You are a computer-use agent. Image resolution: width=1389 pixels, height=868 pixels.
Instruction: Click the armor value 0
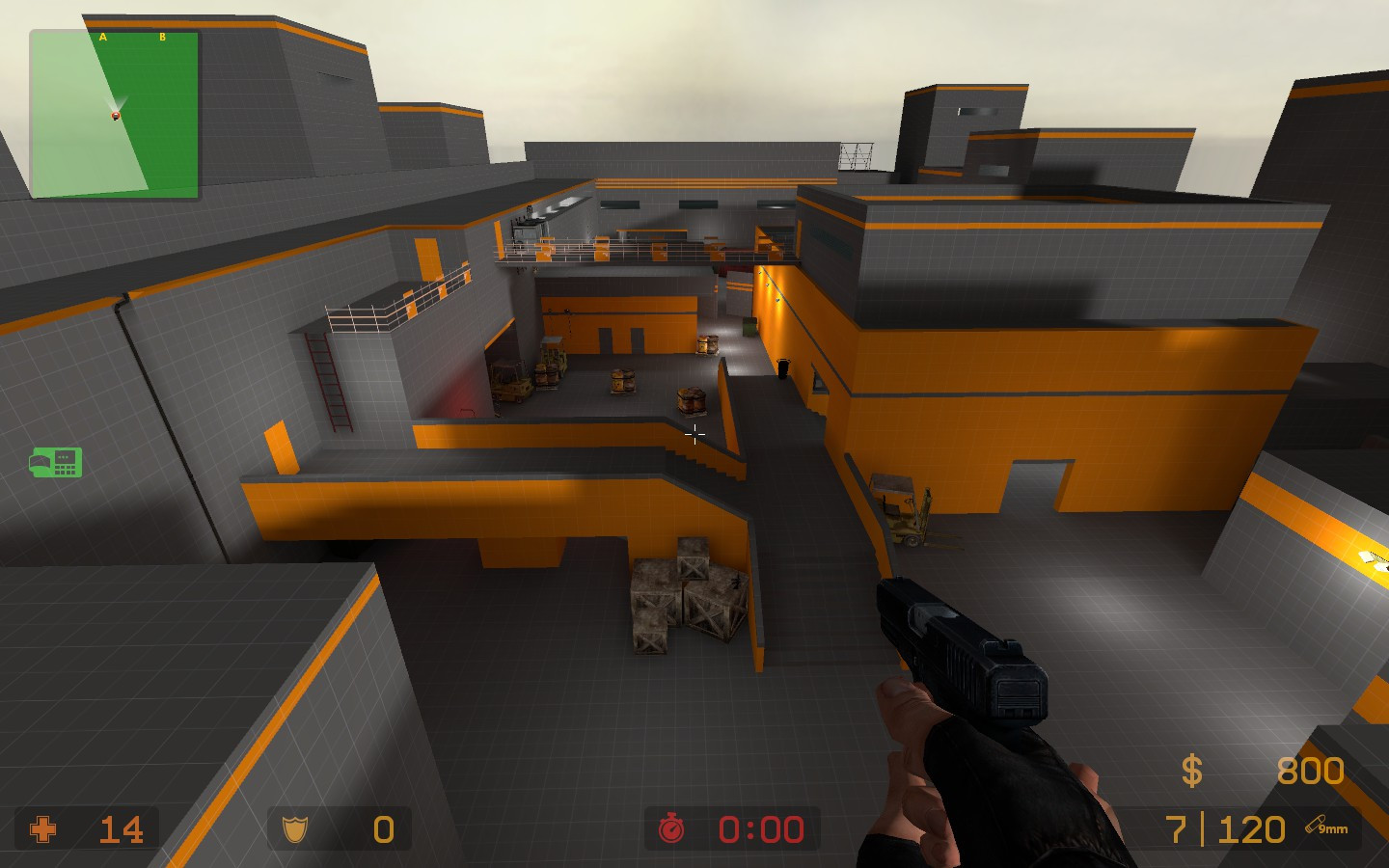(382, 829)
